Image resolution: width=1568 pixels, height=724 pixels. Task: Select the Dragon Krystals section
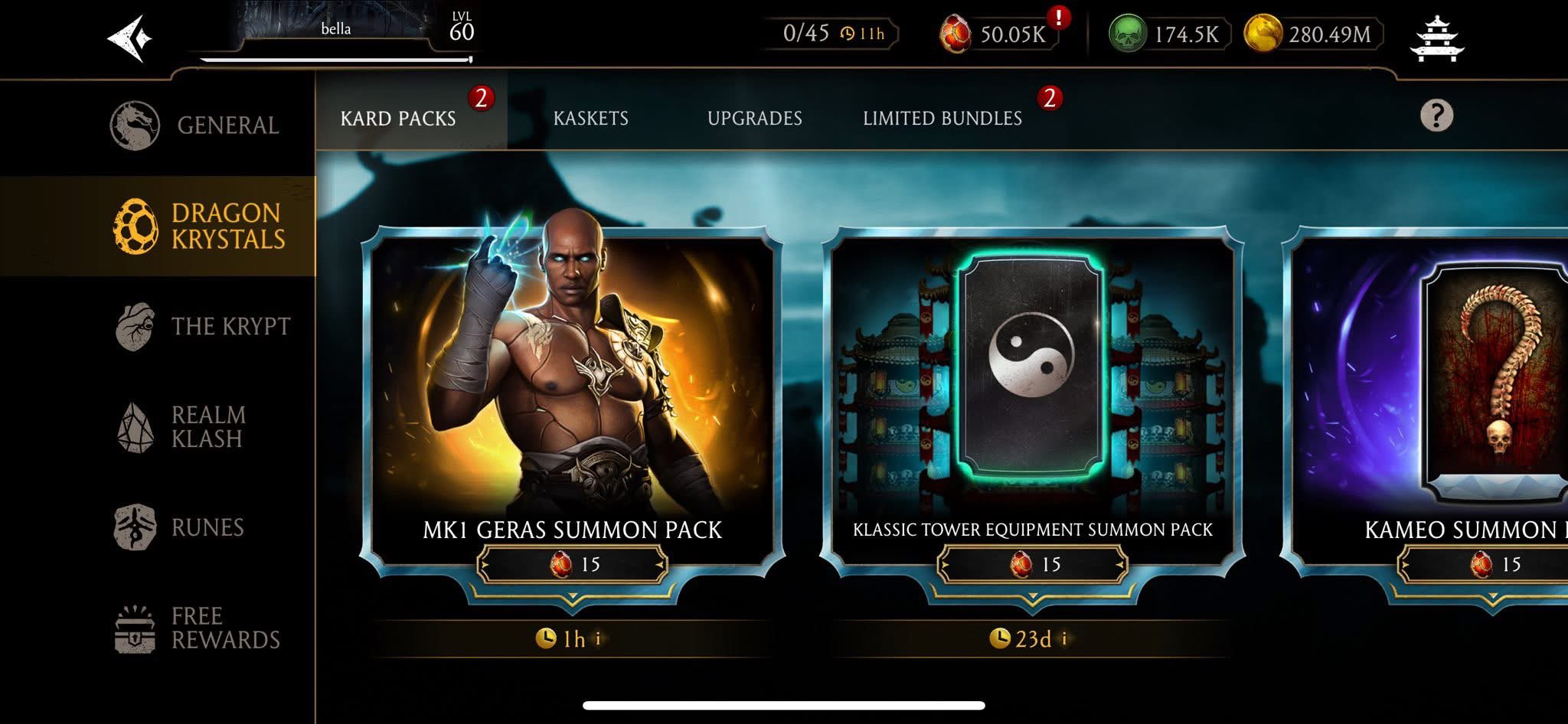click(199, 226)
